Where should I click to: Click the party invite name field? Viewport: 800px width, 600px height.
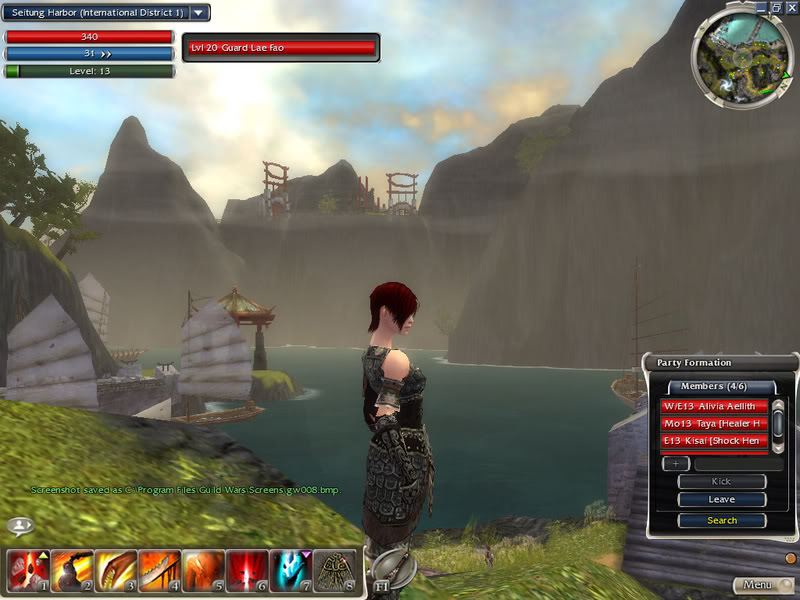(729, 463)
